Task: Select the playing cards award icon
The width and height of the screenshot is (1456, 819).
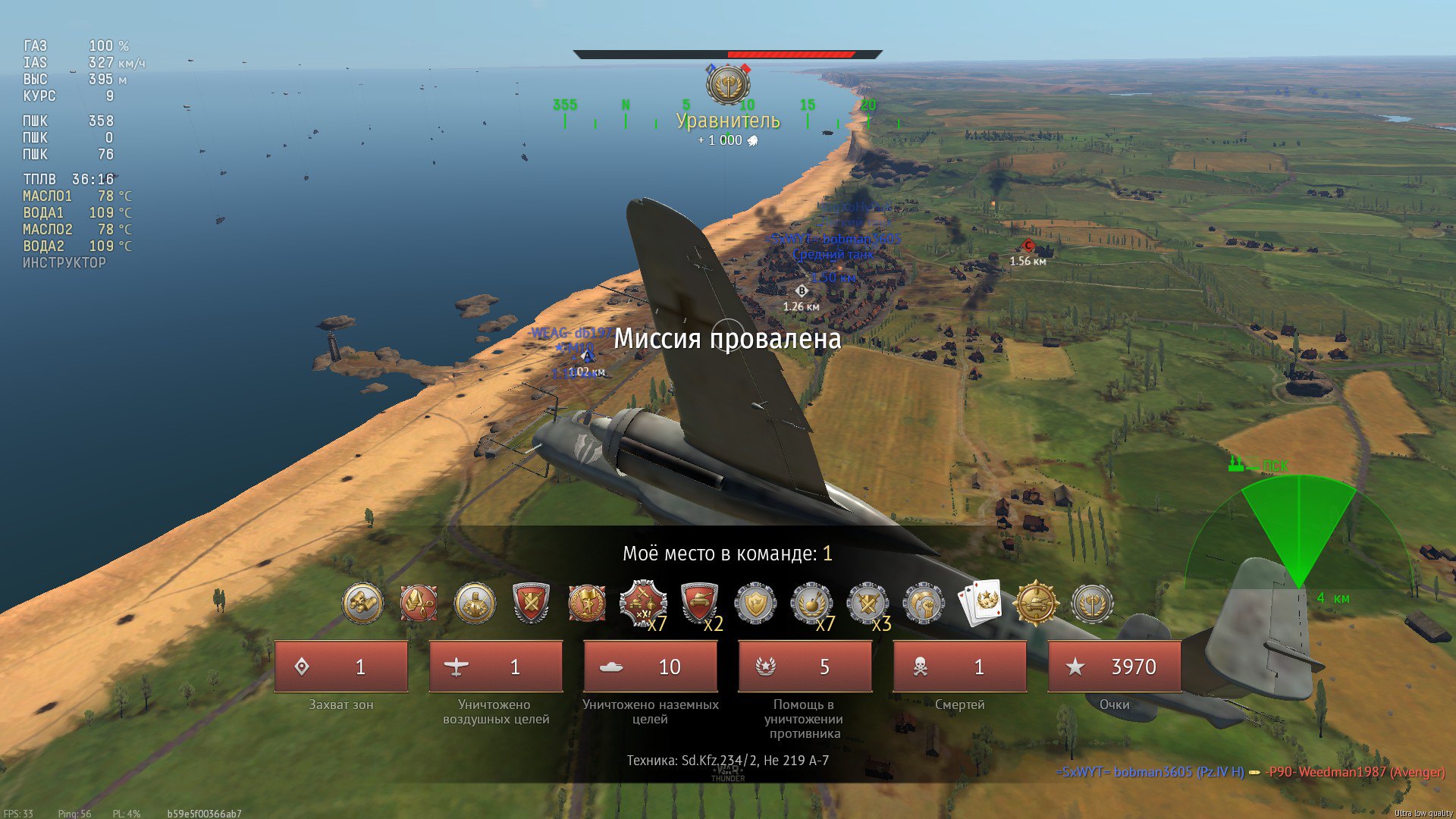Action: click(980, 604)
